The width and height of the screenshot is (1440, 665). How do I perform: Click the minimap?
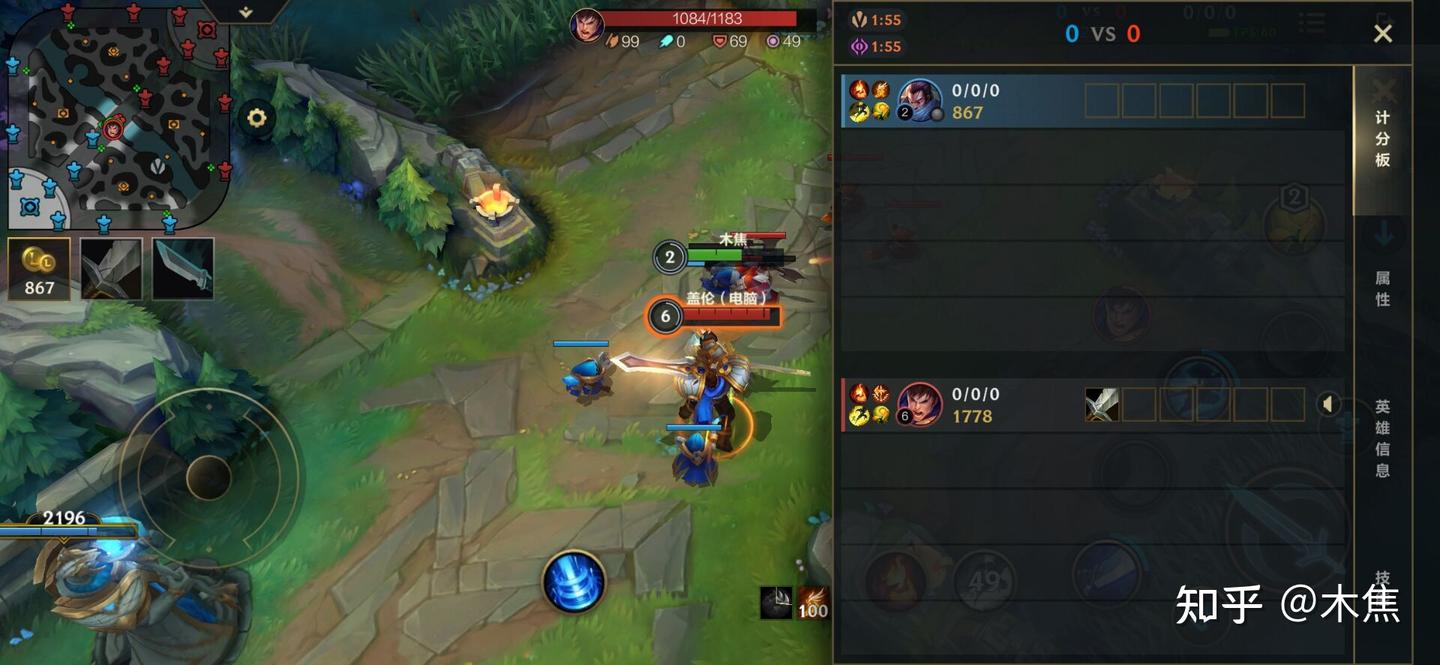point(118,118)
